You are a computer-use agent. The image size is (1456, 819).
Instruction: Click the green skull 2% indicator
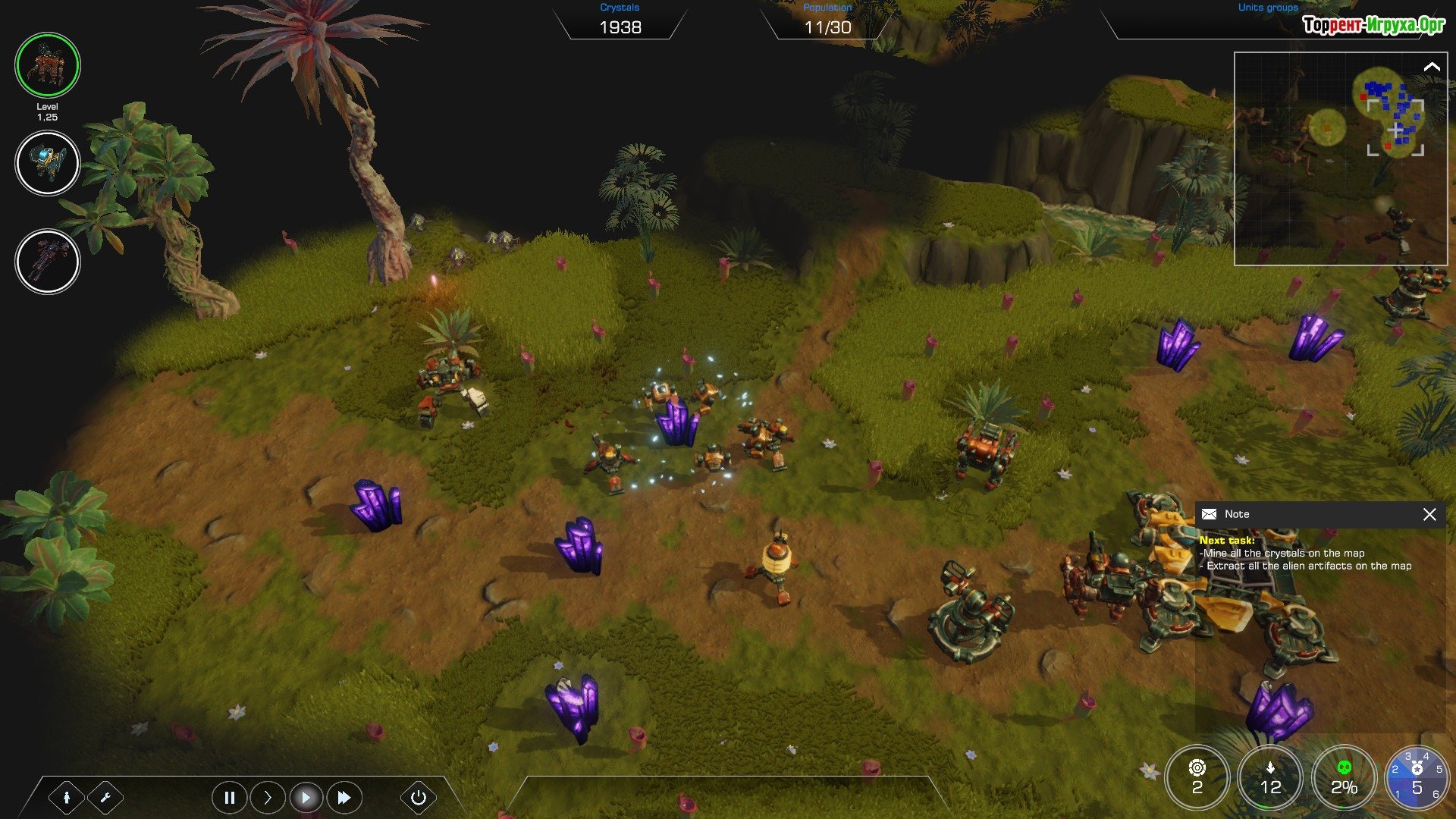coord(1344,778)
